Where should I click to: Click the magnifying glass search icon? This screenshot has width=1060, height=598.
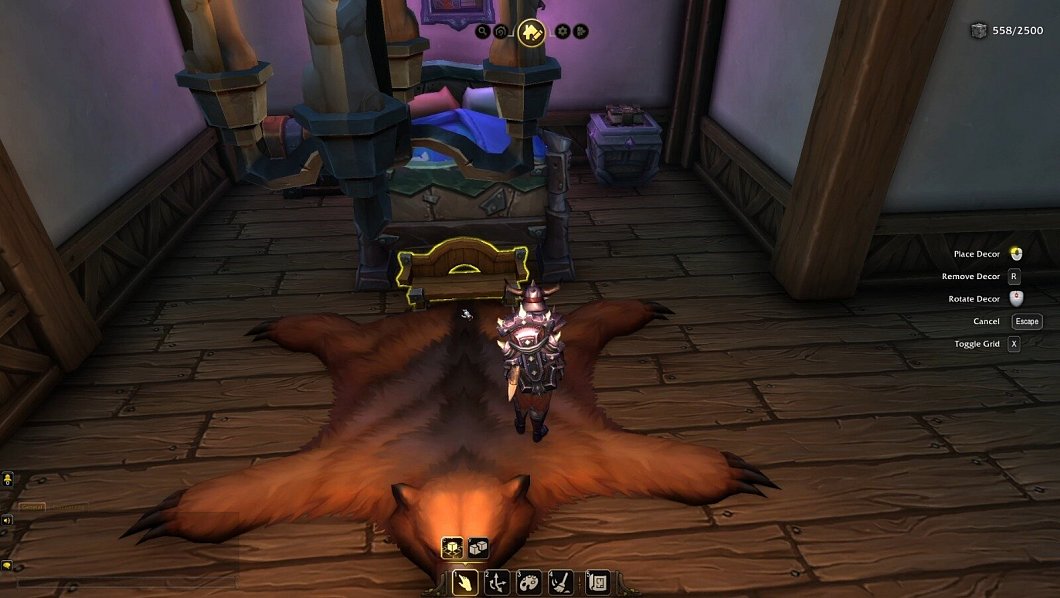(x=483, y=31)
